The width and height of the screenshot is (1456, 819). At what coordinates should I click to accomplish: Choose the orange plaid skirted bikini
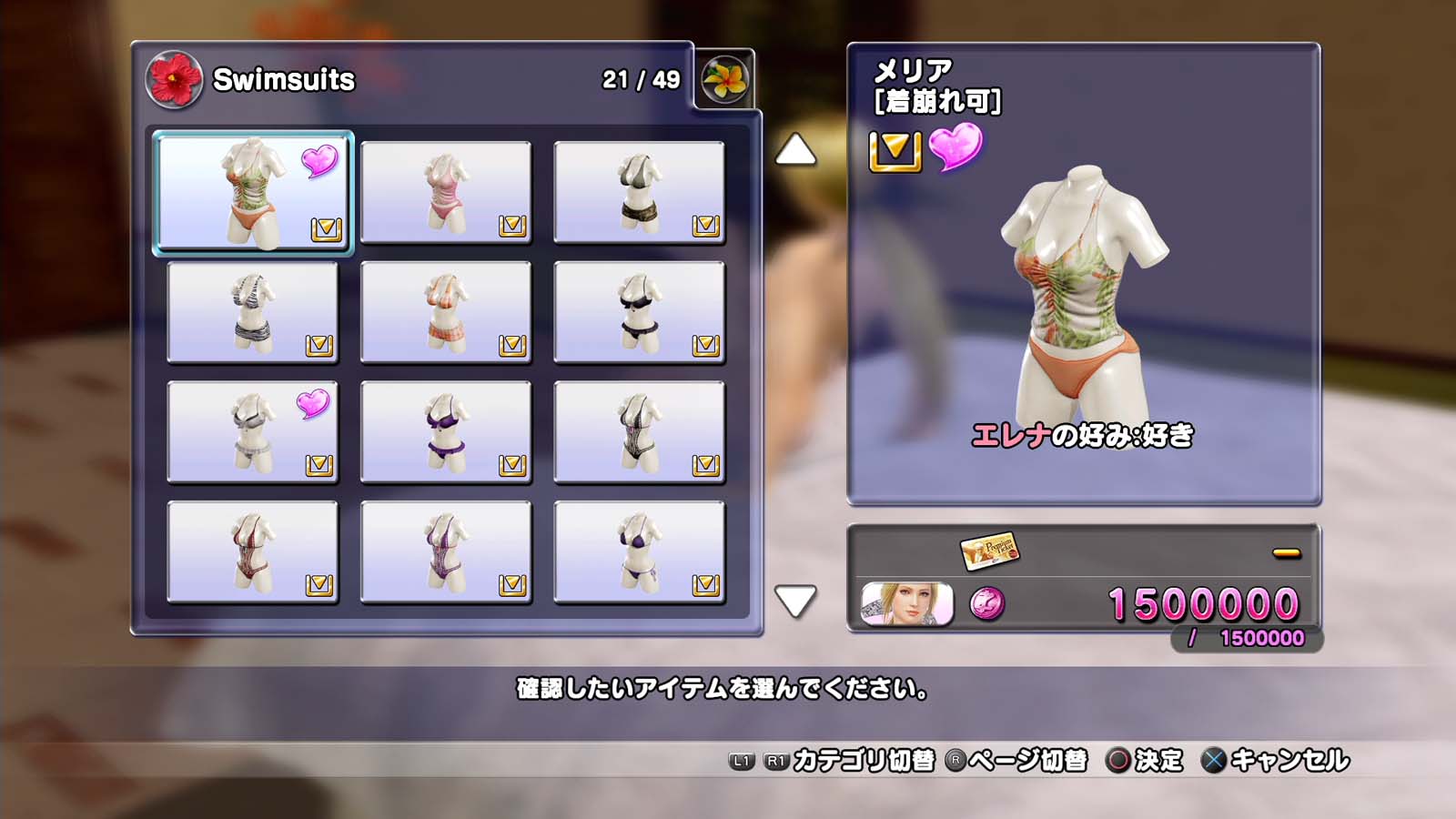[x=446, y=312]
